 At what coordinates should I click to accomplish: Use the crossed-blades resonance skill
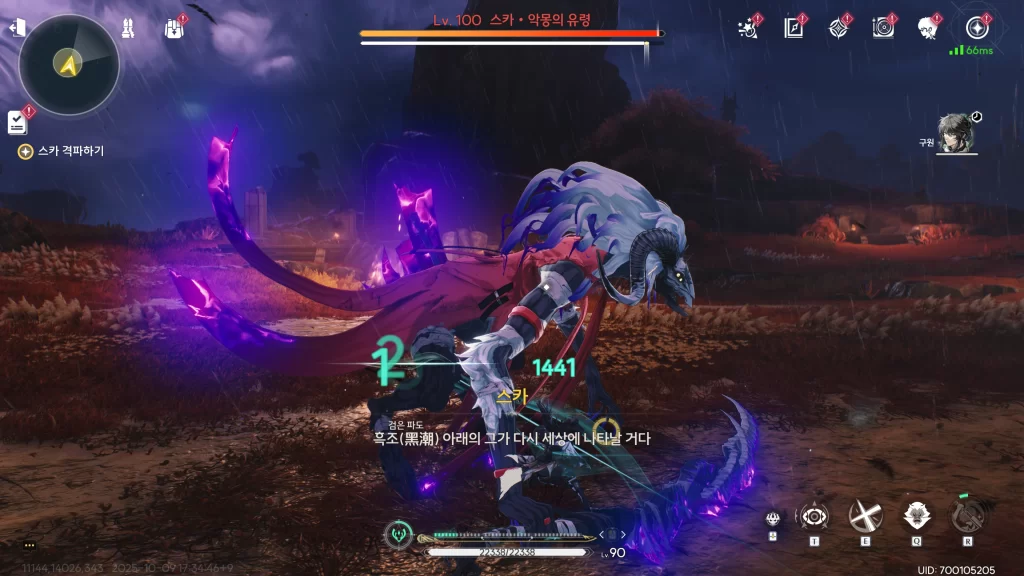click(864, 516)
